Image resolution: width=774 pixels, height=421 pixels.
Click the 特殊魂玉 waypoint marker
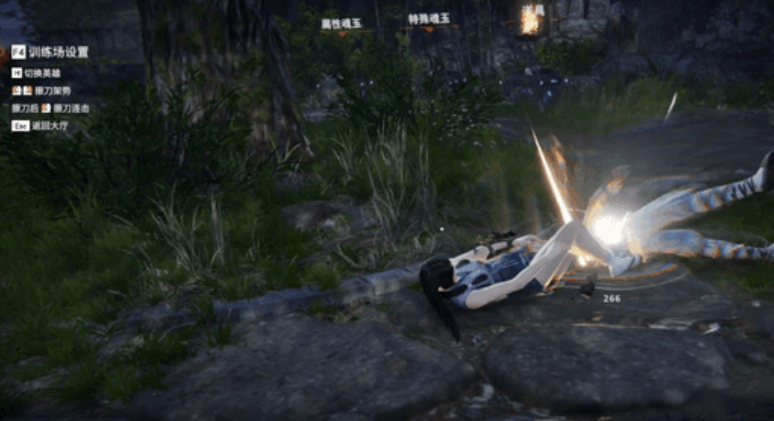[x=428, y=20]
